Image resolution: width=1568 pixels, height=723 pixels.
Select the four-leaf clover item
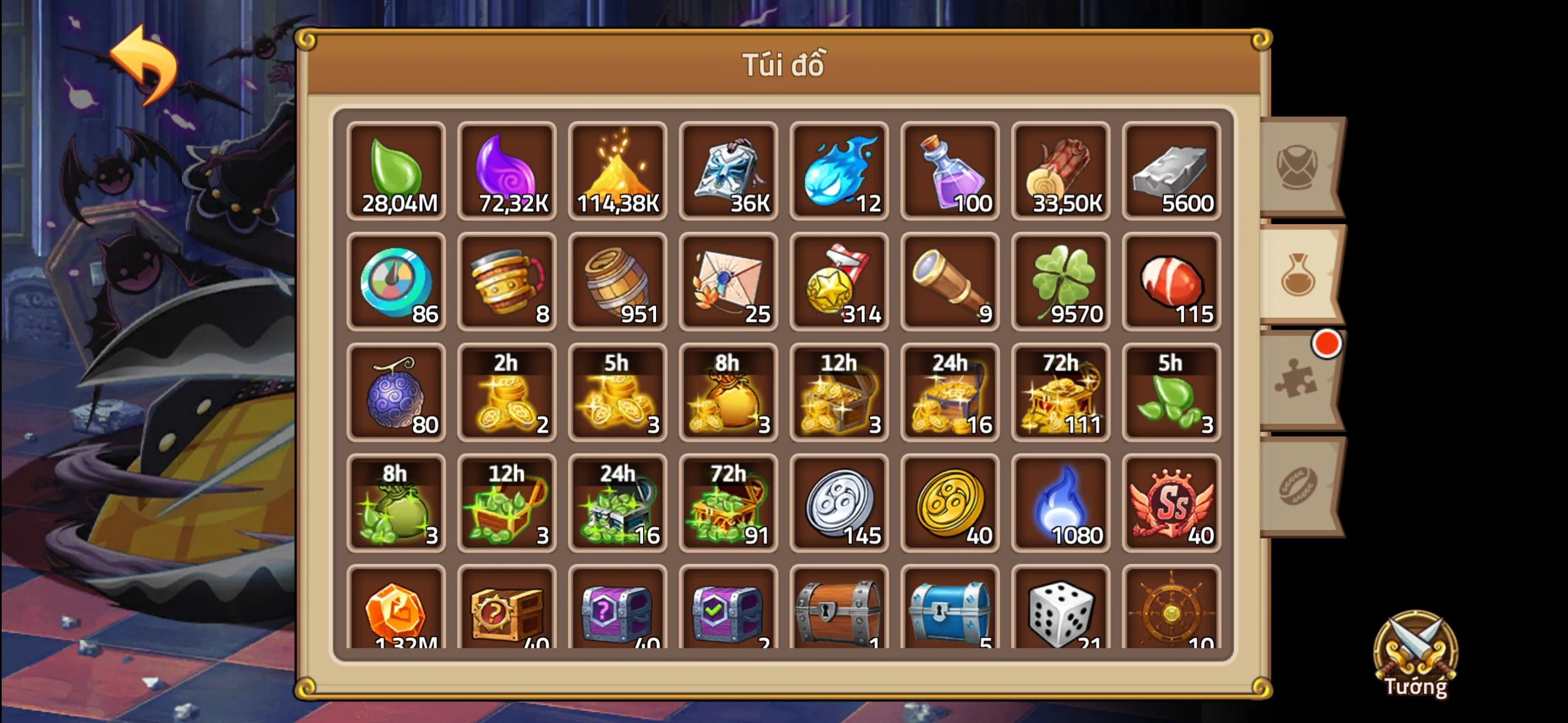[1060, 283]
